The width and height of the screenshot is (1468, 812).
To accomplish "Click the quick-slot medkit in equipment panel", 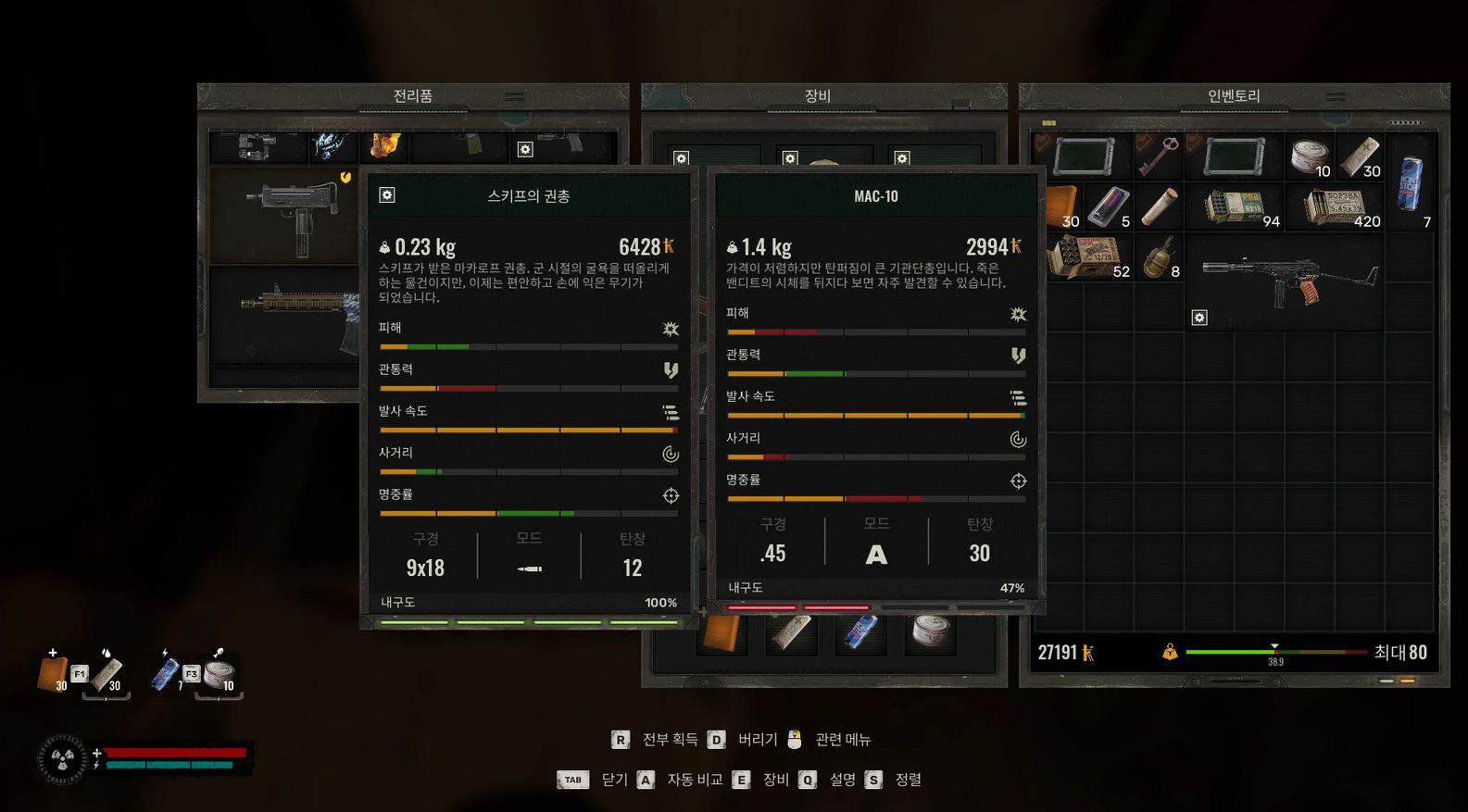I will click(x=722, y=634).
